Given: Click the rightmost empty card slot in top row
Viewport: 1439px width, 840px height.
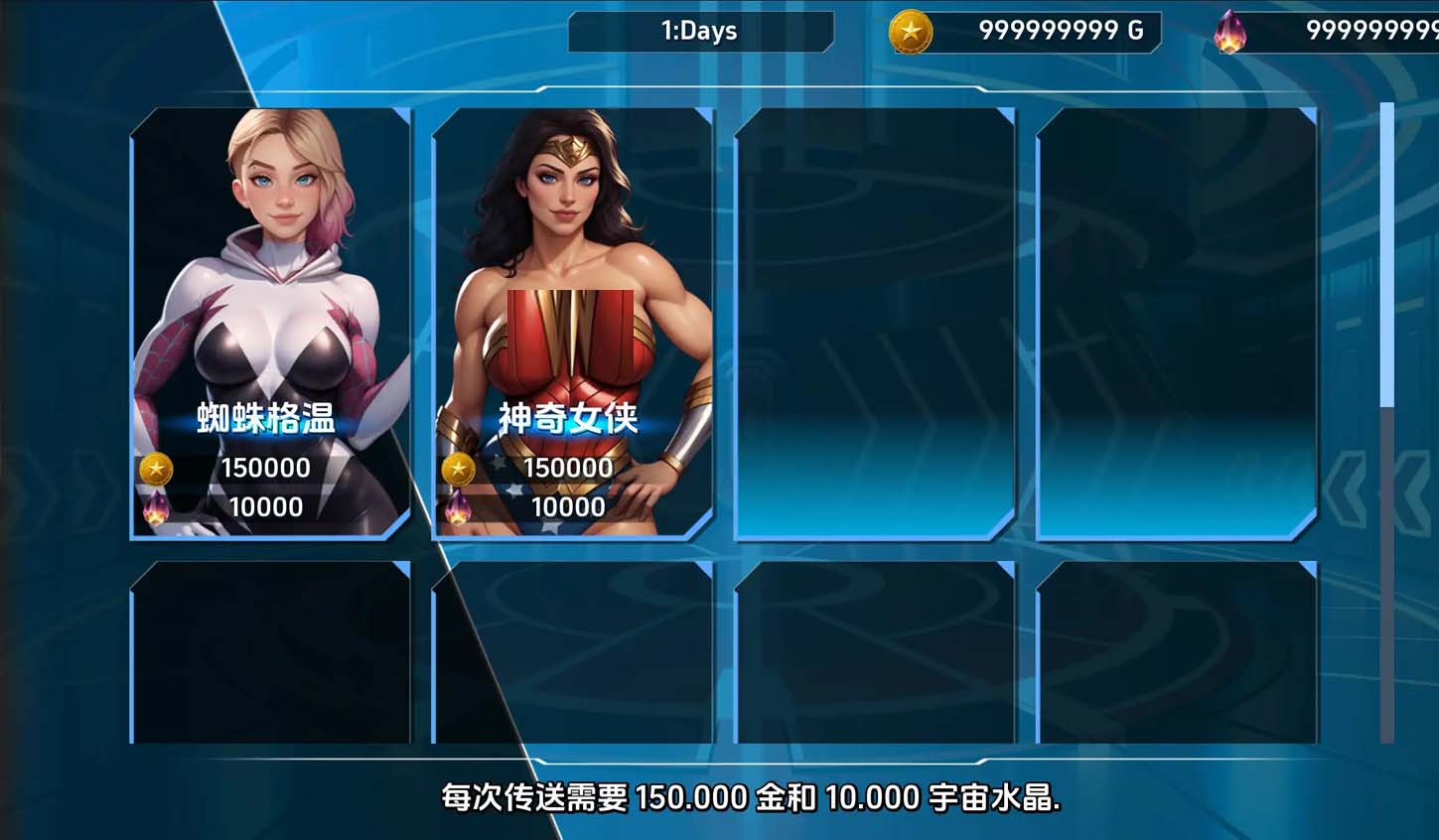Looking at the screenshot, I should tap(1177, 323).
